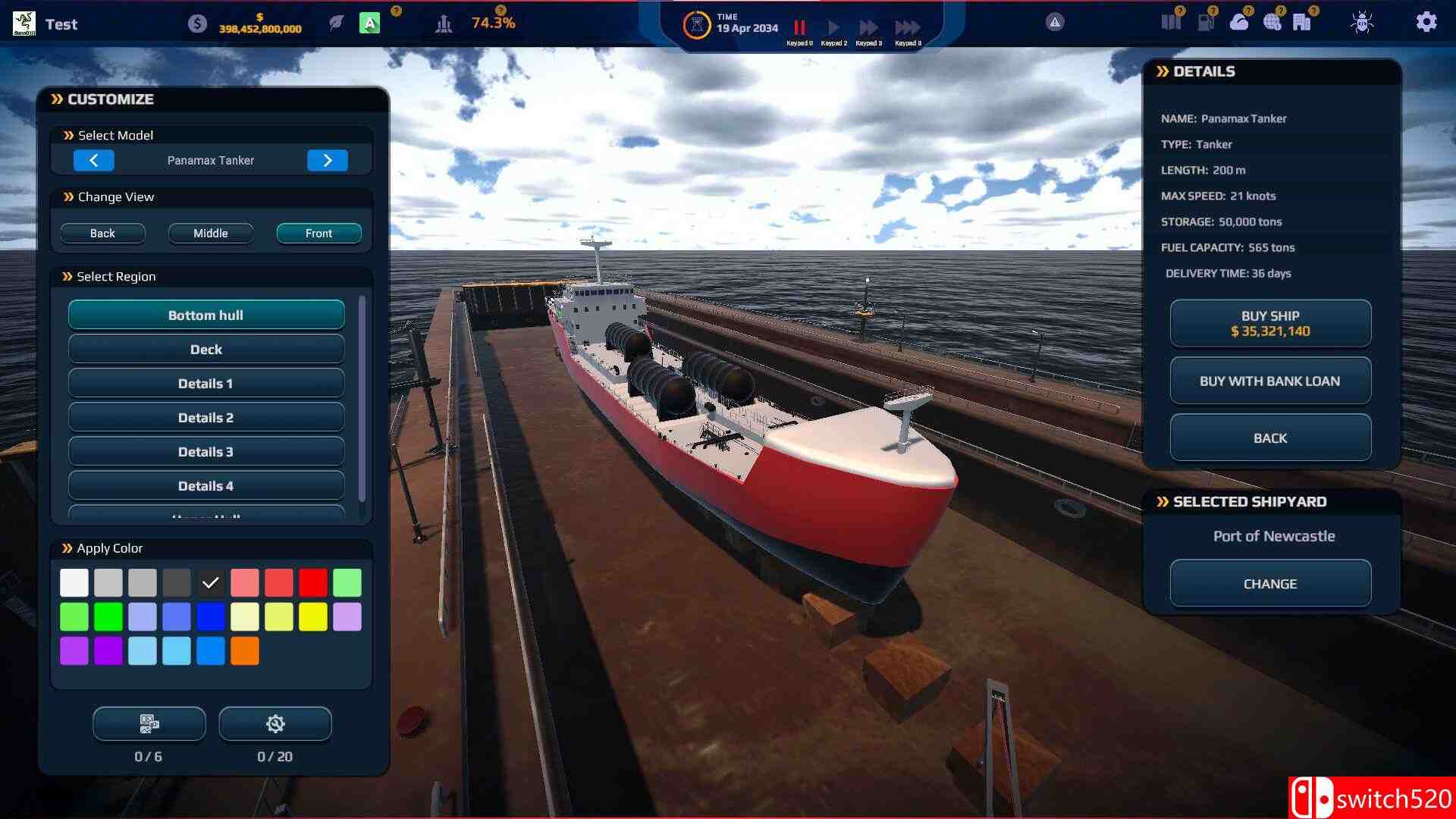The height and width of the screenshot is (819, 1456).
Task: Buy the Panamax Tanker for $35,321,140
Action: (x=1270, y=323)
